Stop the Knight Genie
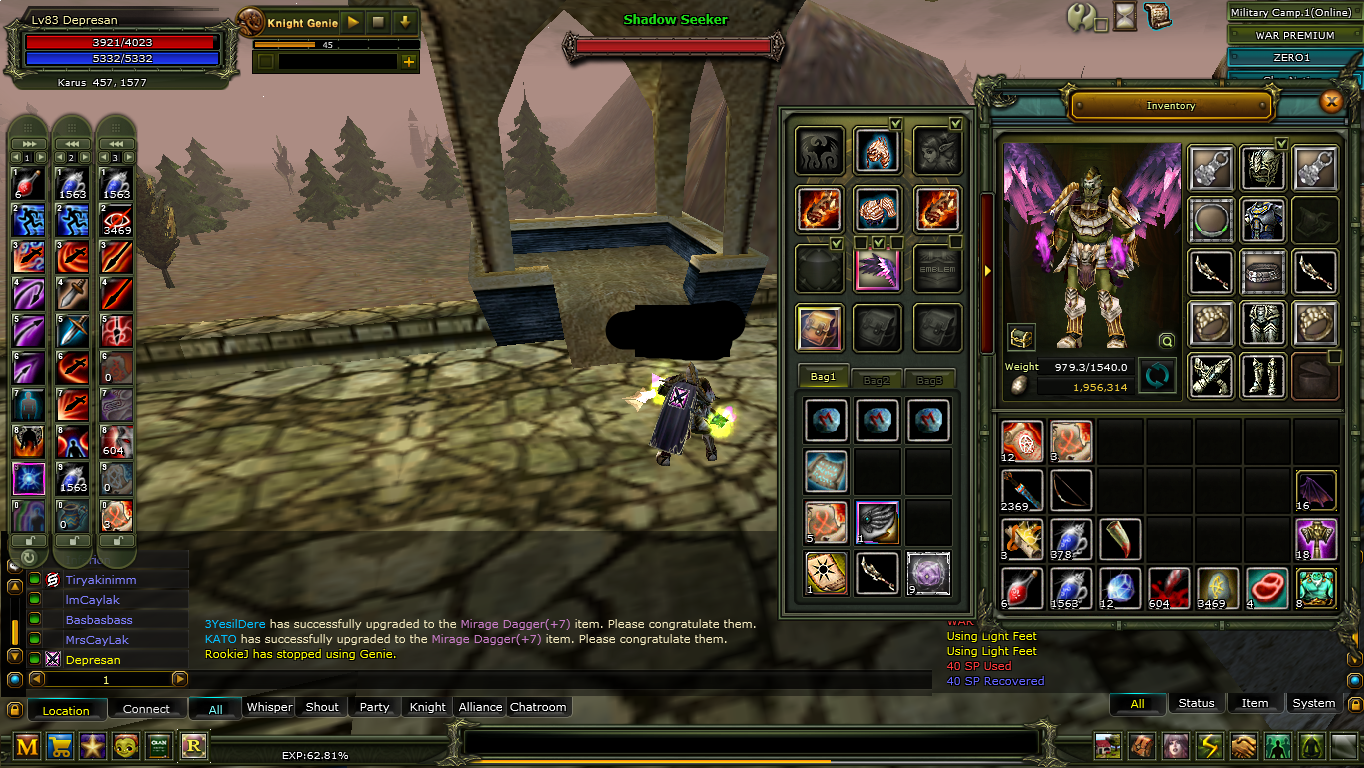This screenshot has width=1364, height=768. point(378,22)
